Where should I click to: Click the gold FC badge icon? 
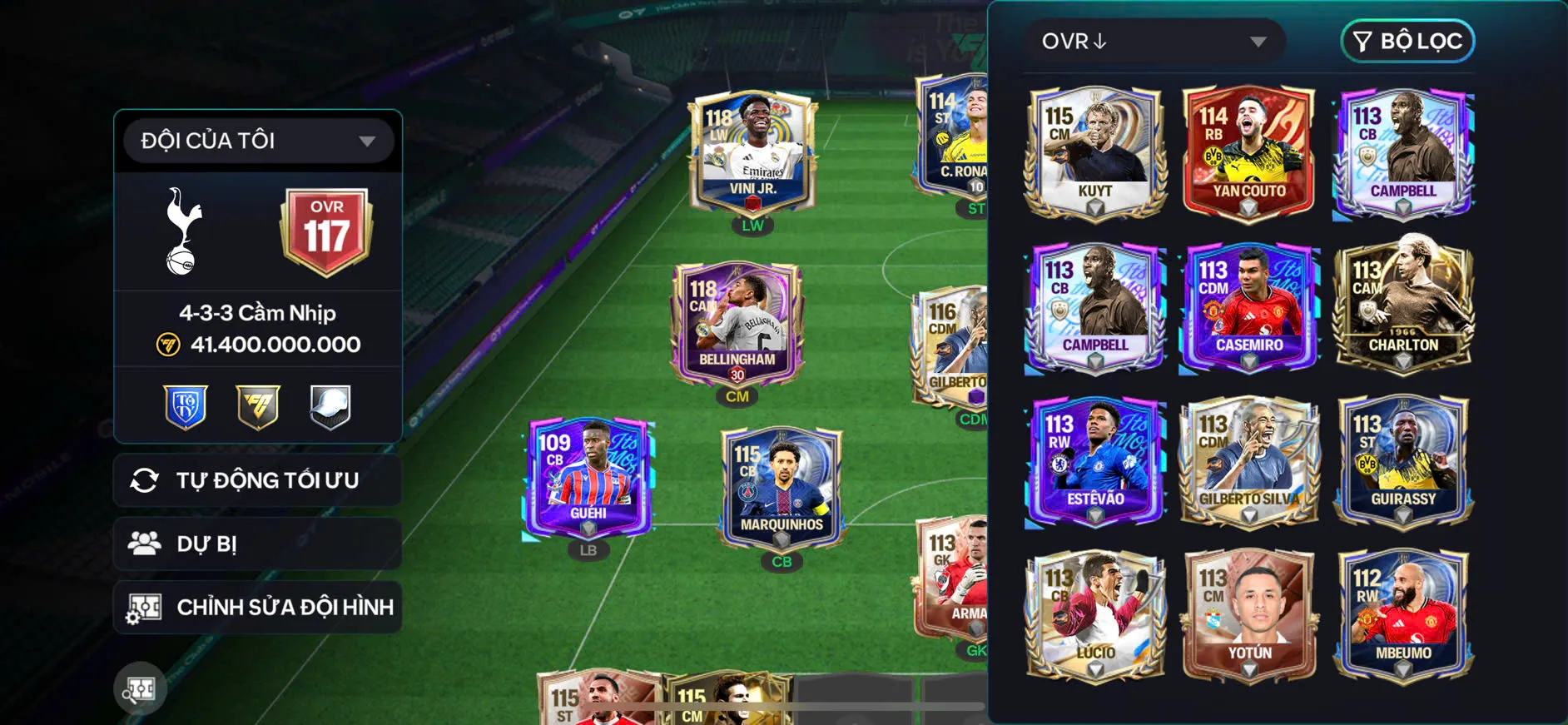click(257, 406)
